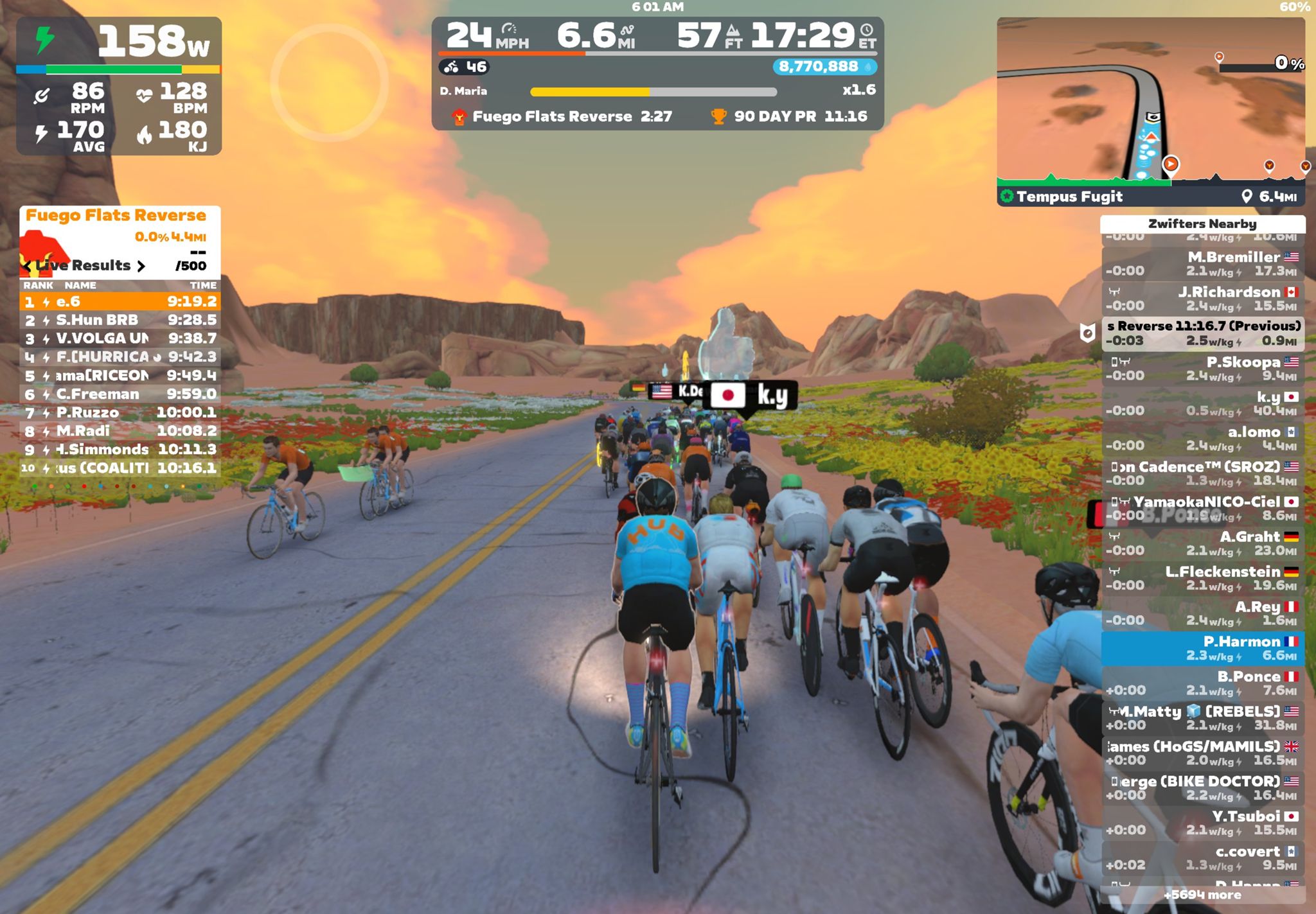The width and height of the screenshot is (1316, 914).
Task: Select P.Ruzzo leaderboard entry
Action: (120, 412)
